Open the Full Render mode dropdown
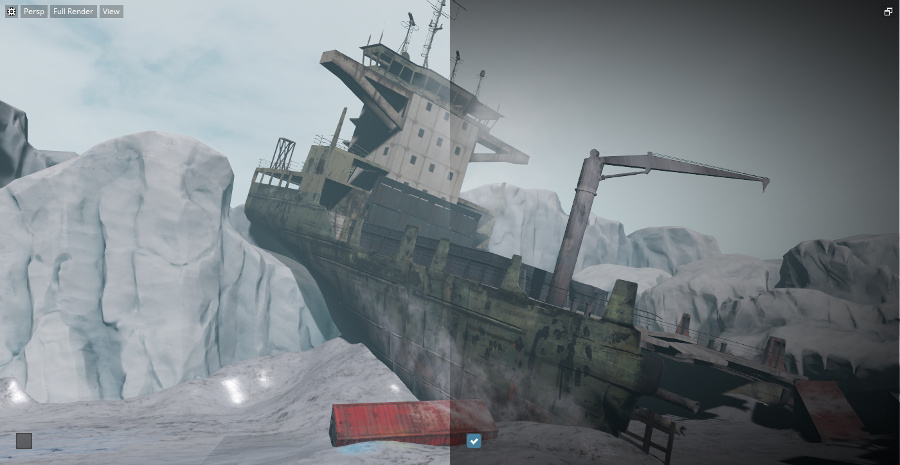Screen dimensions: 900x465 click(x=74, y=12)
